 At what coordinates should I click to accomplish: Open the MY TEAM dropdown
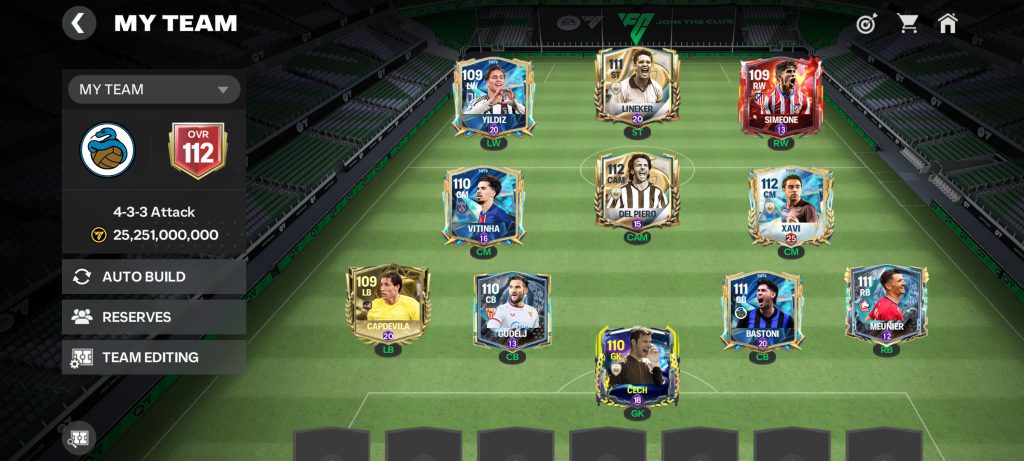154,89
